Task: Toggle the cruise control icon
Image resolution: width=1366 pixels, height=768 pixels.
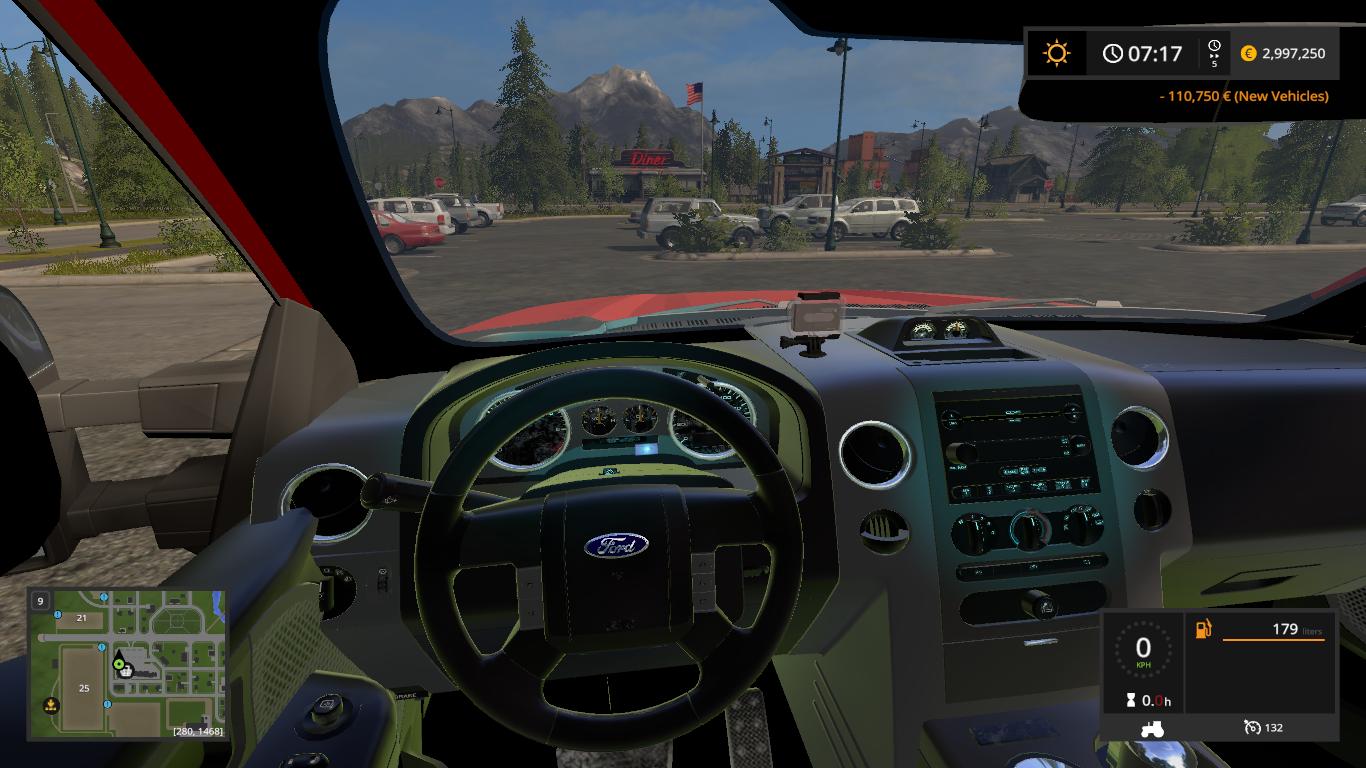Action: pos(1252,727)
